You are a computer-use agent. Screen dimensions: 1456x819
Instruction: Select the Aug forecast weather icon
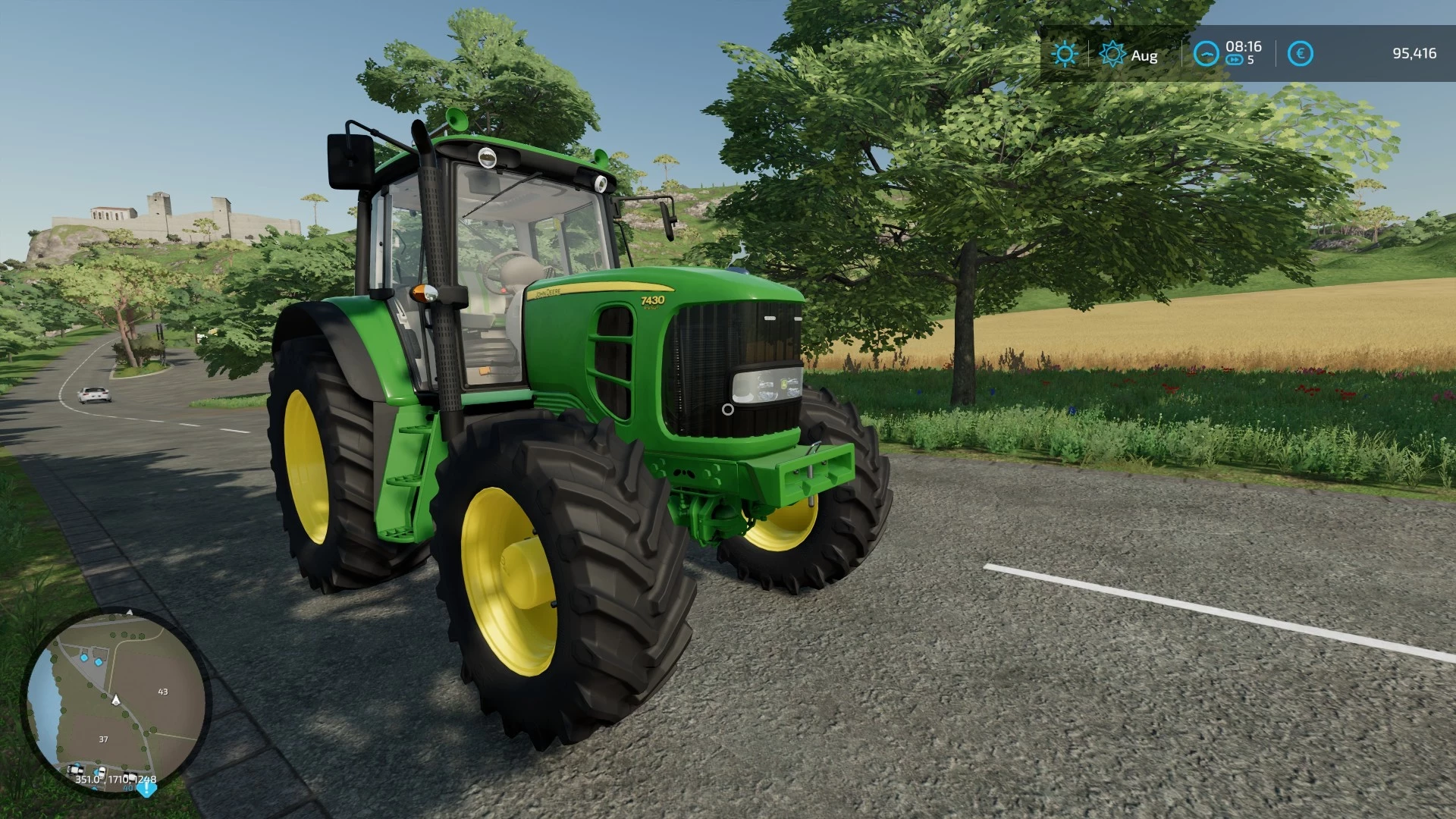coord(1111,53)
